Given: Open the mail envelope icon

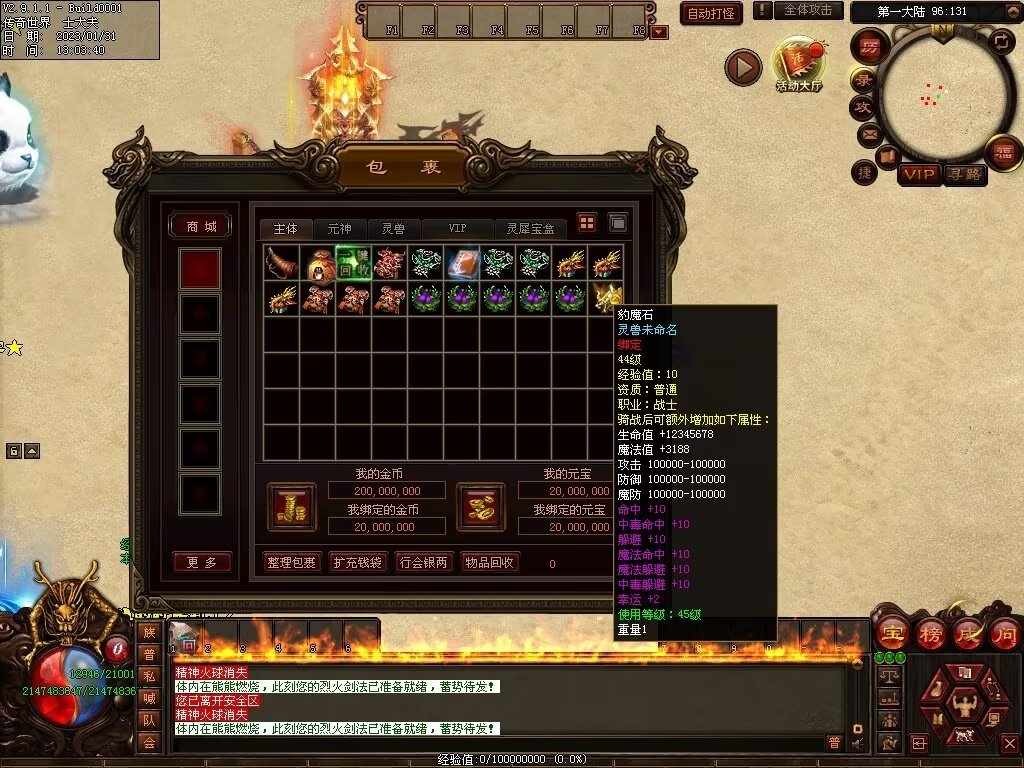Looking at the screenshot, I should pos(868,133).
